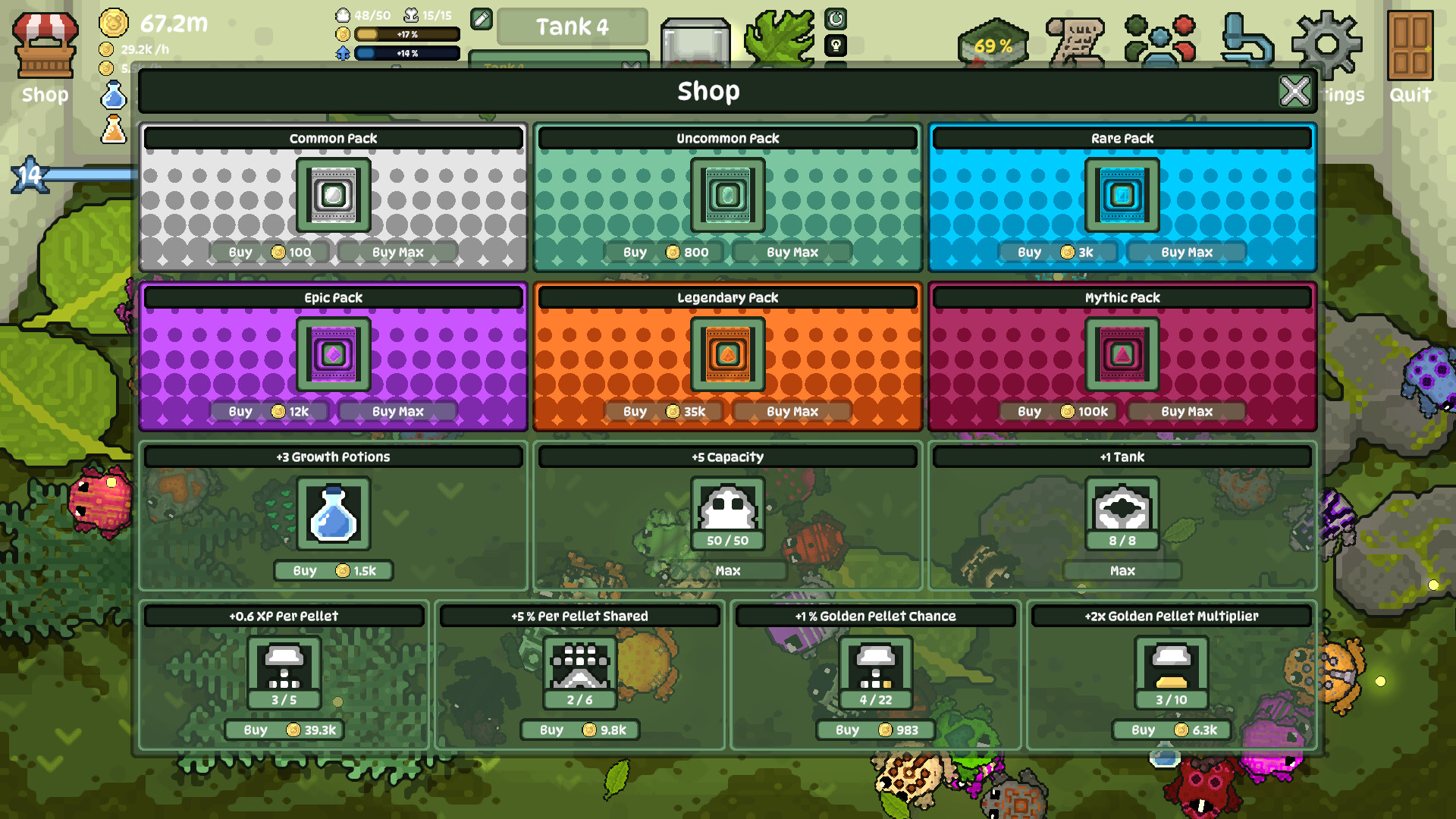Viewport: 1456px width, 819px height.
Task: Buy the +1% Golden Pellet Chance upgrade
Action: click(x=877, y=730)
